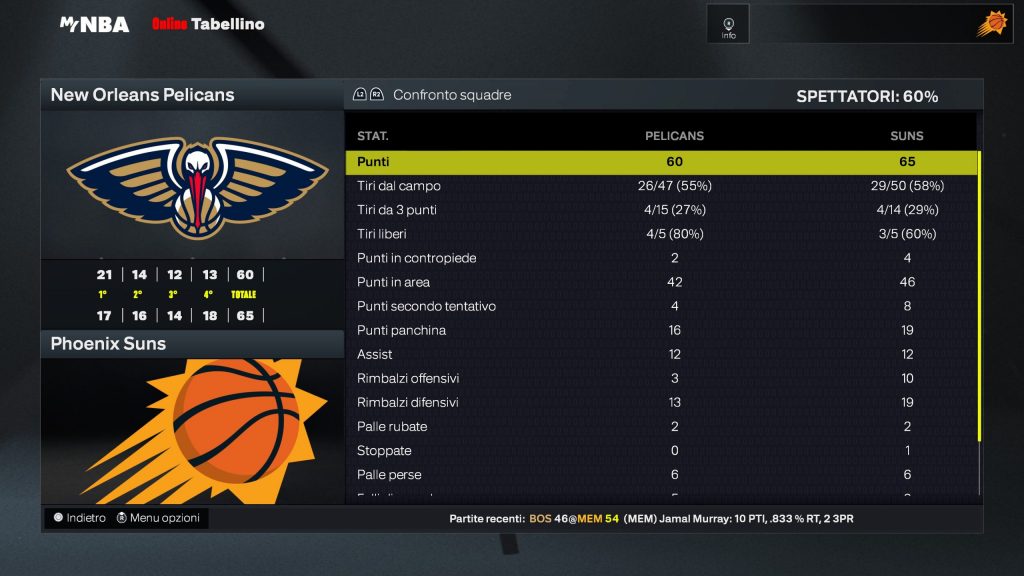Select the Palle perse row

coord(660,474)
